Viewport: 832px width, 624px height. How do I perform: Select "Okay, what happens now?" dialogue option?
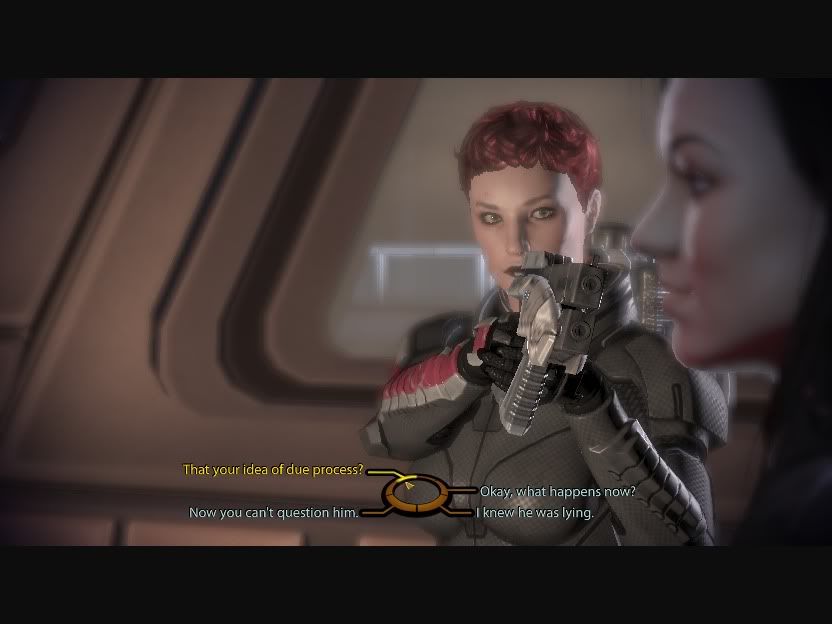[557, 491]
